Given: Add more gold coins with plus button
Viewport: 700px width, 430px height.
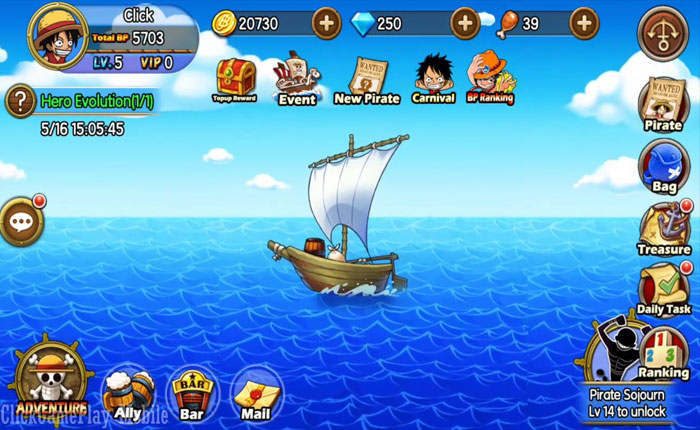Looking at the screenshot, I should coord(326,22).
